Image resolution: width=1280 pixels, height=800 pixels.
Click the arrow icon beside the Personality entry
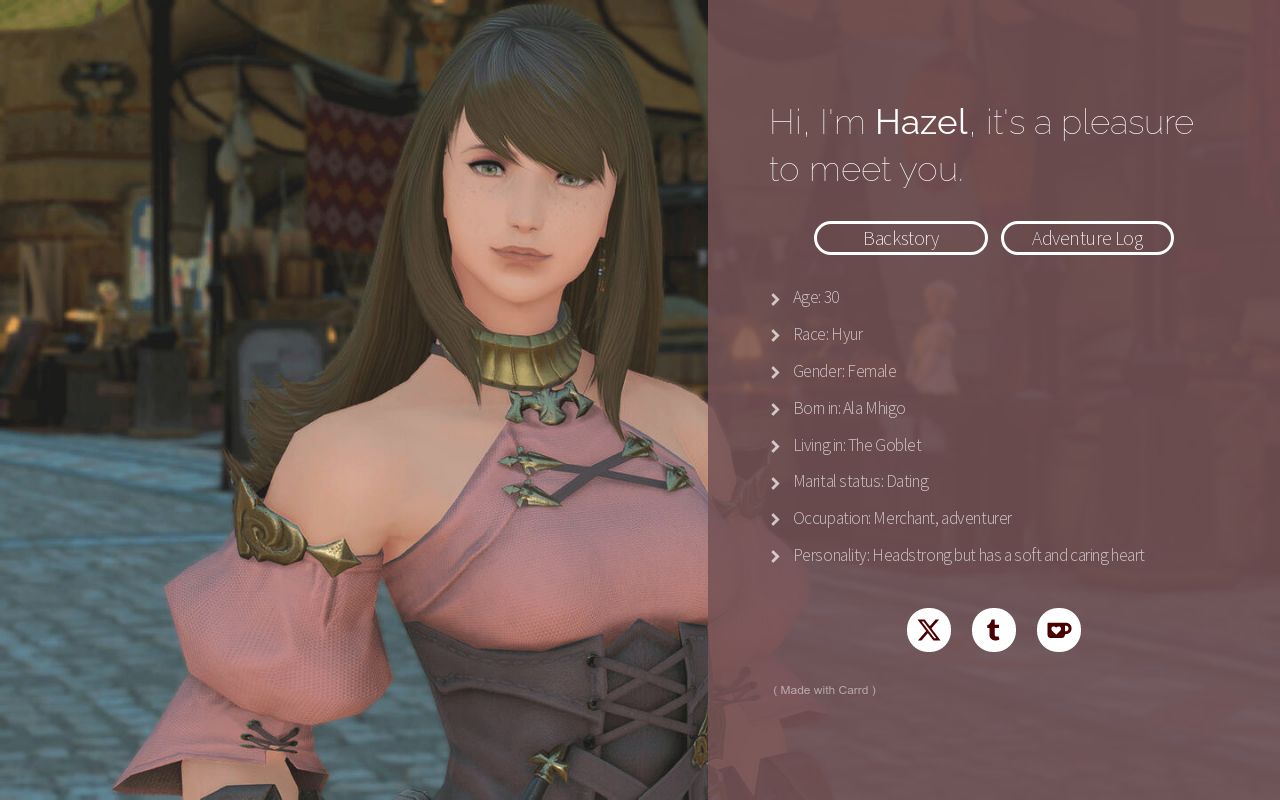tap(776, 556)
